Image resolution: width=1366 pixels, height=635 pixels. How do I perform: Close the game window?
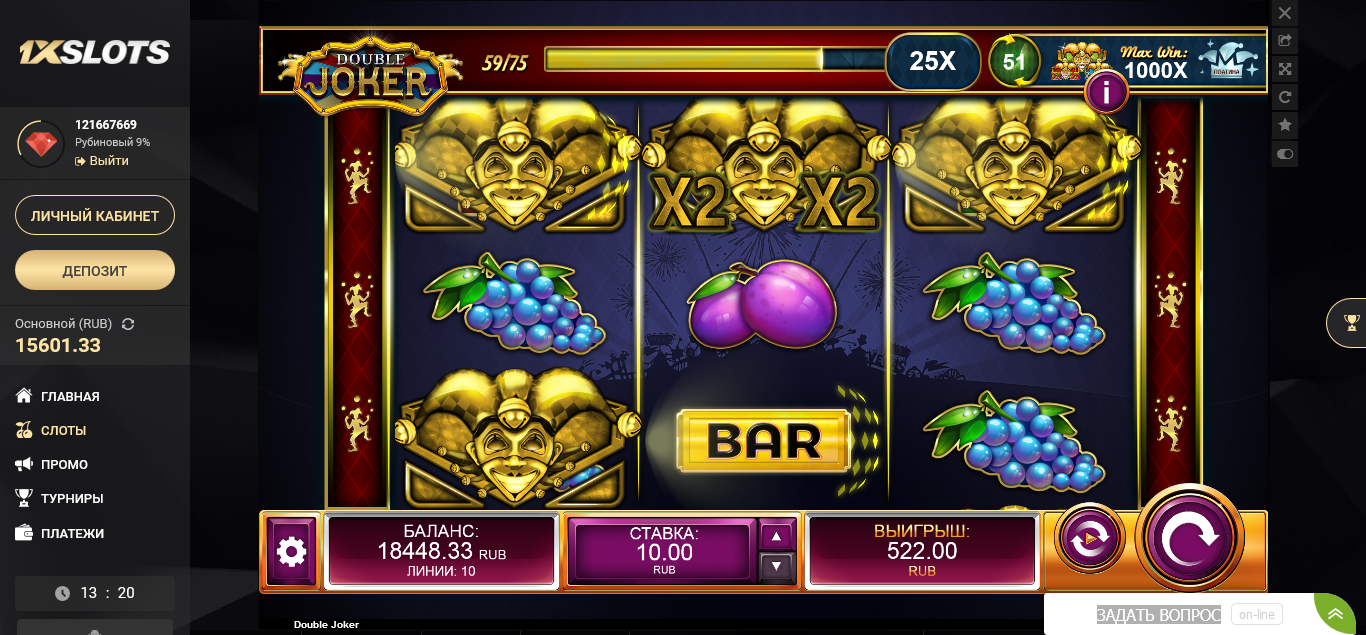tap(1285, 13)
